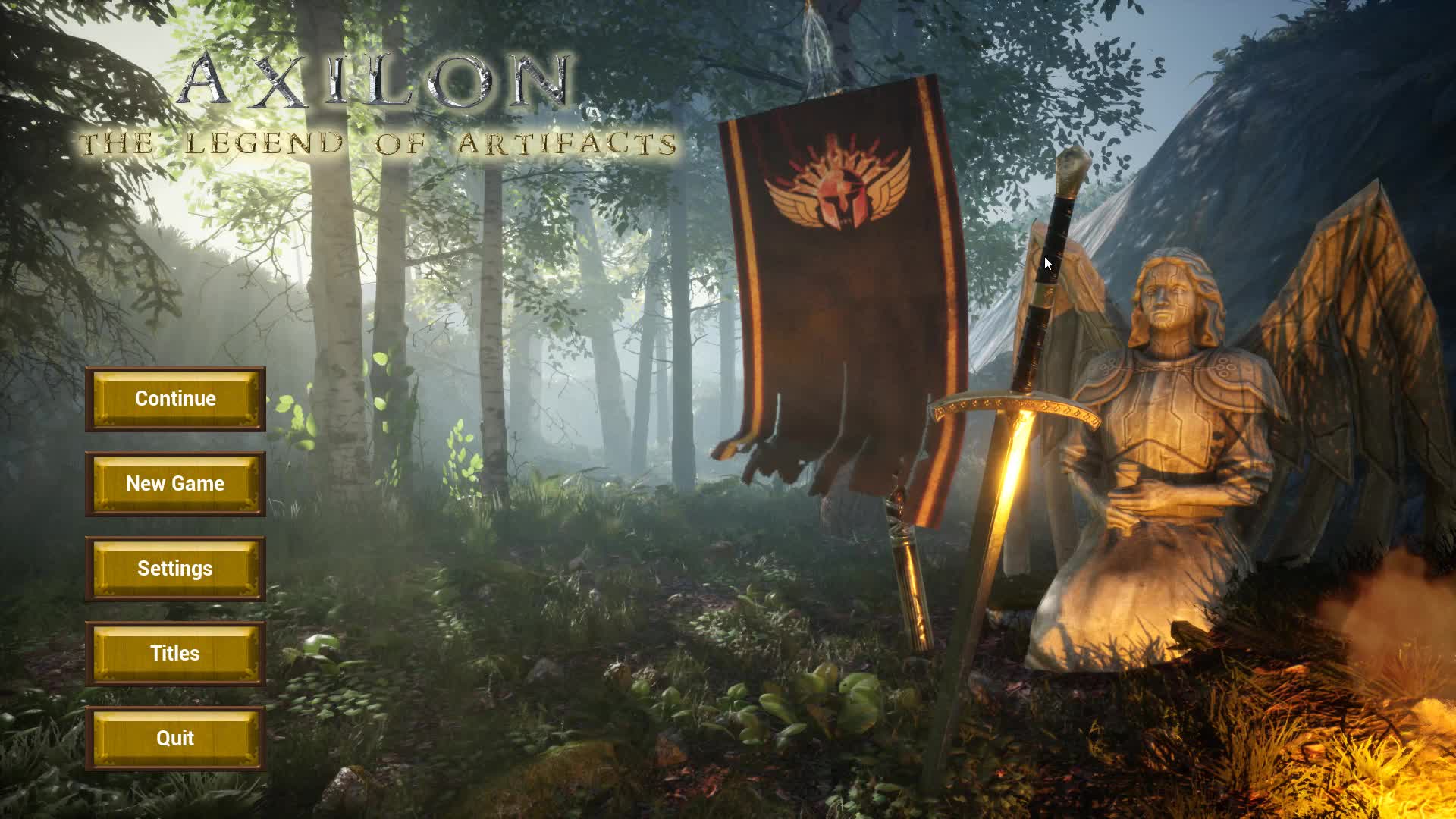Quit the game
The width and height of the screenshot is (1456, 819).
click(175, 738)
